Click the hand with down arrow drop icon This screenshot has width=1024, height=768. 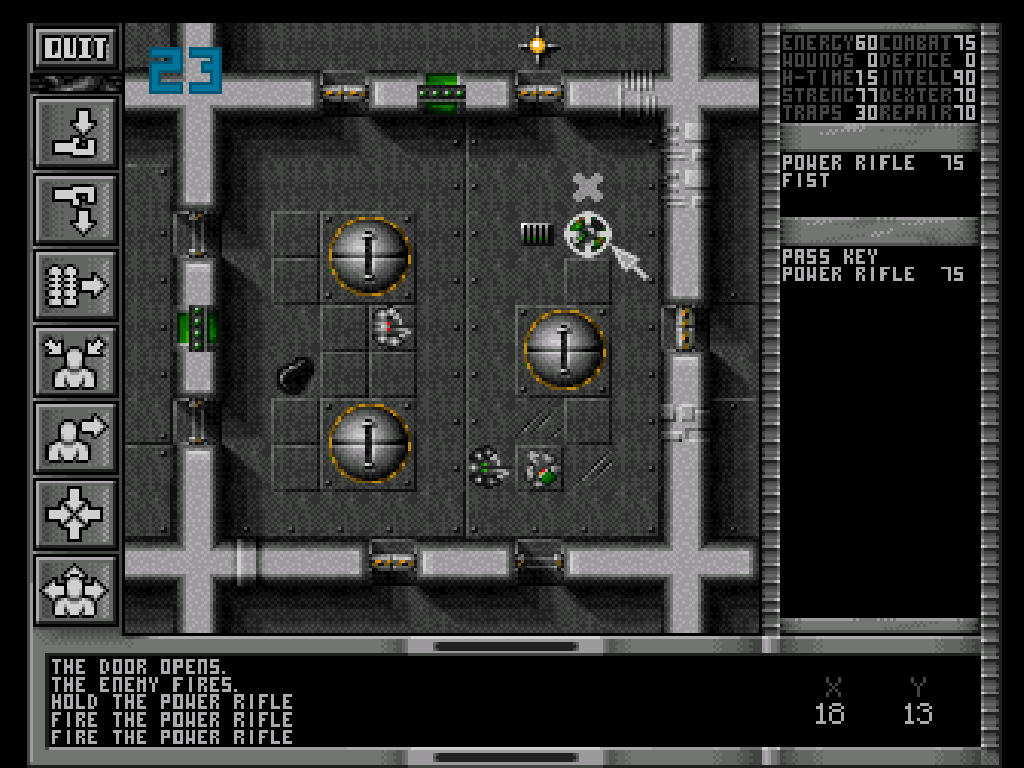(76, 209)
